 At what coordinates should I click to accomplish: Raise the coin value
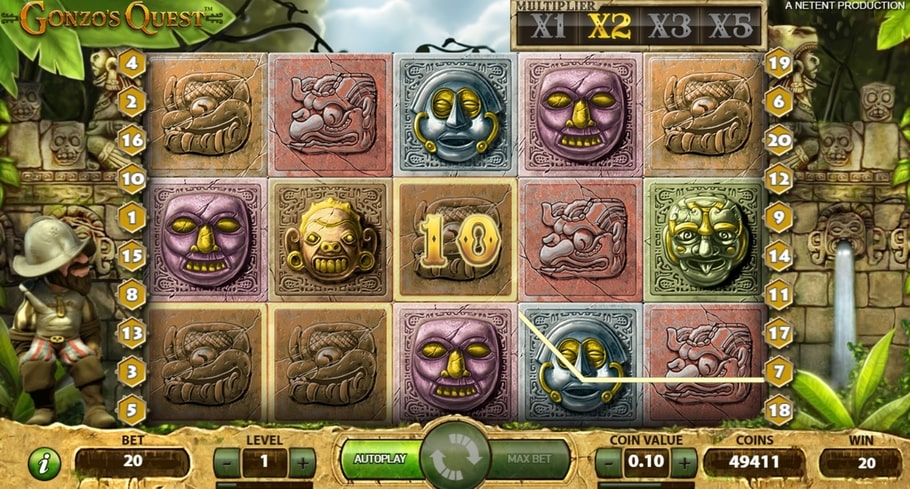tap(684, 463)
